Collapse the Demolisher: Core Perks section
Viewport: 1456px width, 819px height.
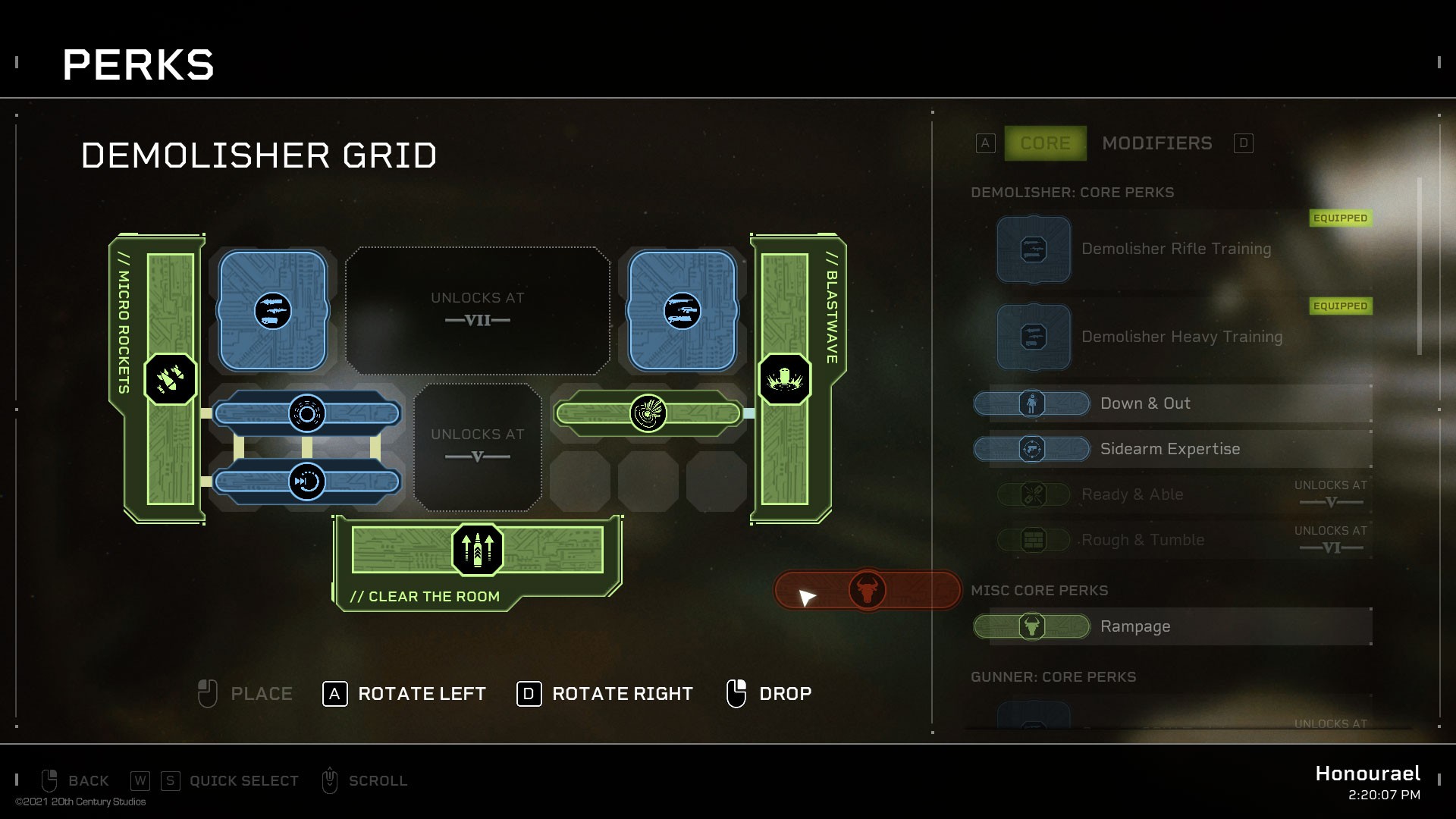pos(1074,193)
